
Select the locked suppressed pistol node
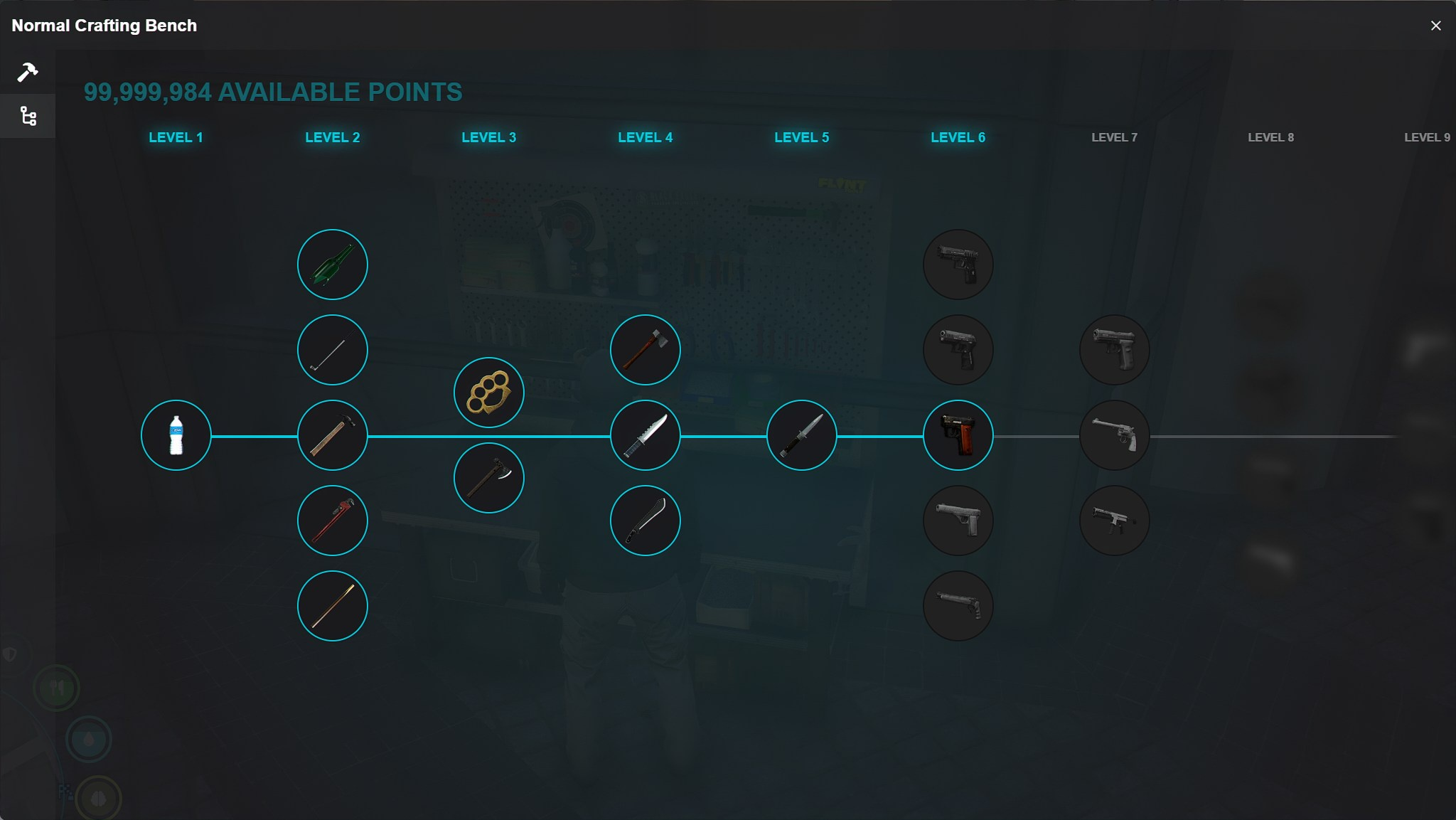[x=958, y=606]
